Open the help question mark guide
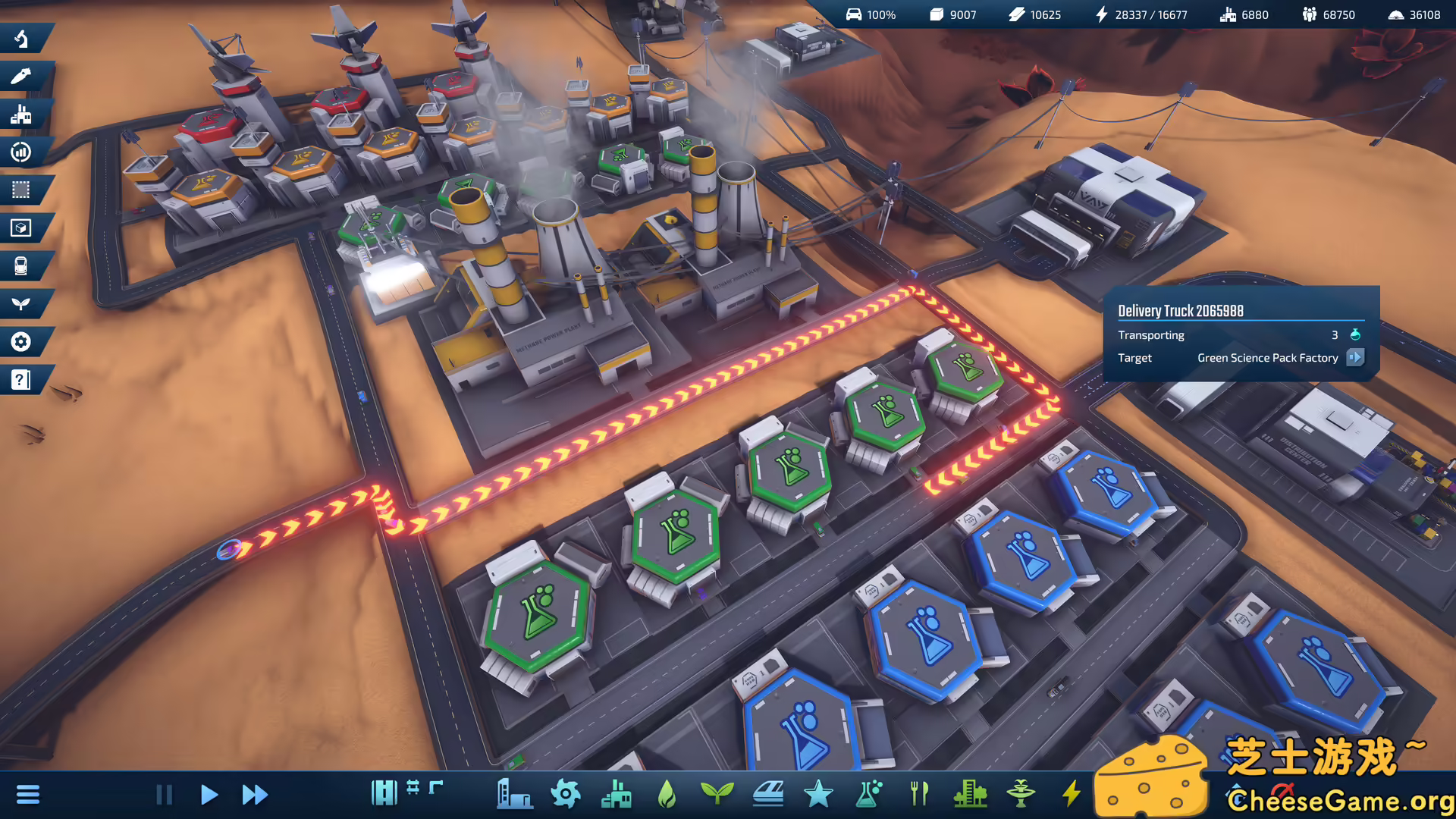 [23, 381]
